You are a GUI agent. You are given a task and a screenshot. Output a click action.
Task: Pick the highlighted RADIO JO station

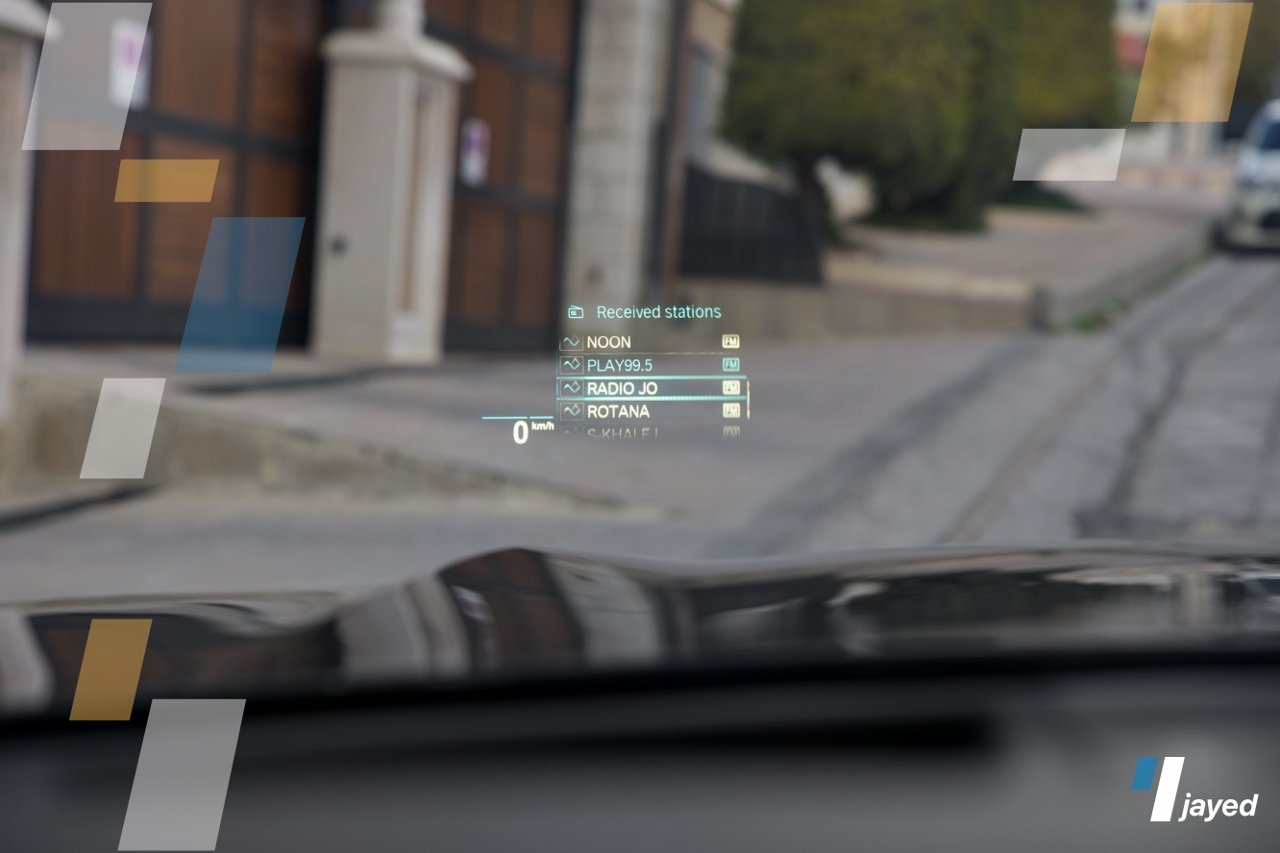pos(650,388)
